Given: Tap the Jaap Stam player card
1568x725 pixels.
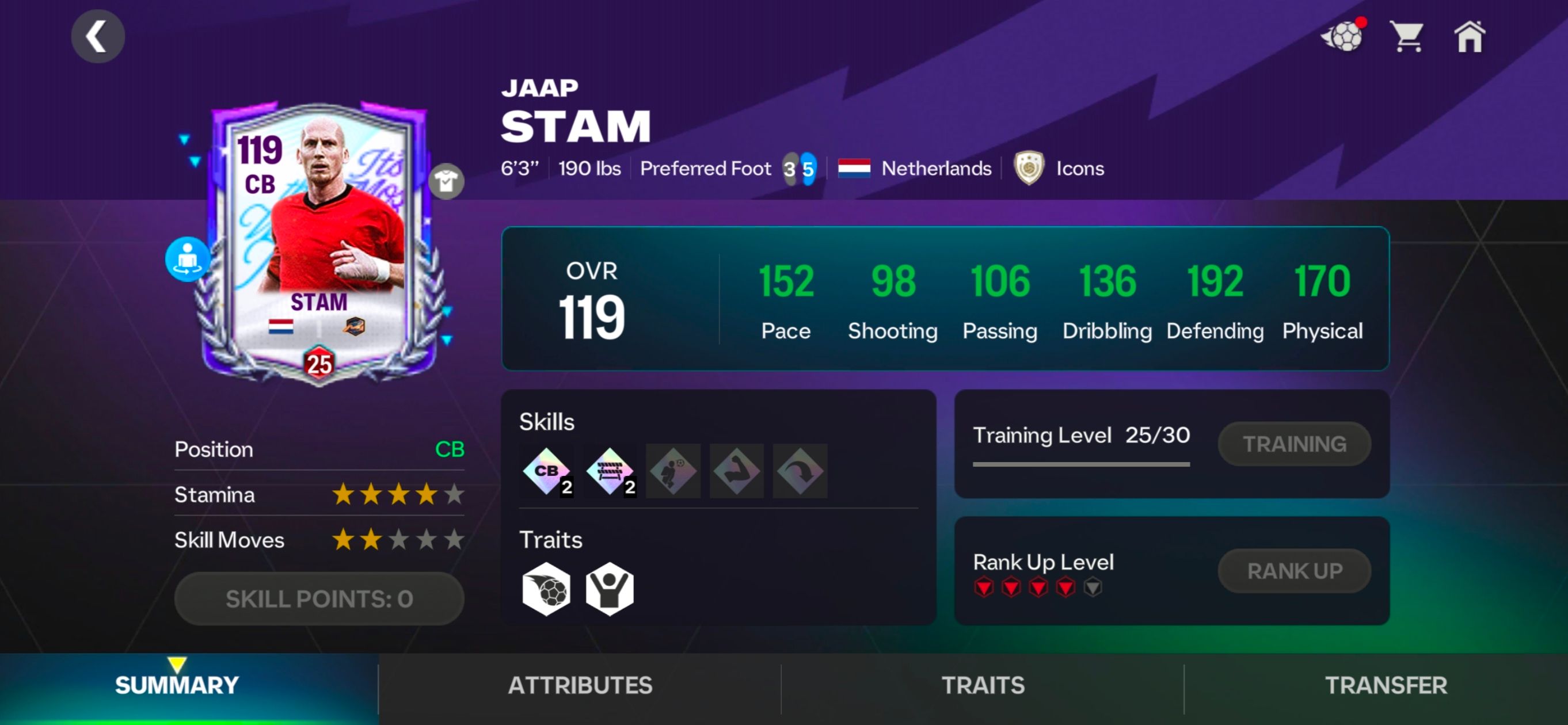Looking at the screenshot, I should pos(319,243).
